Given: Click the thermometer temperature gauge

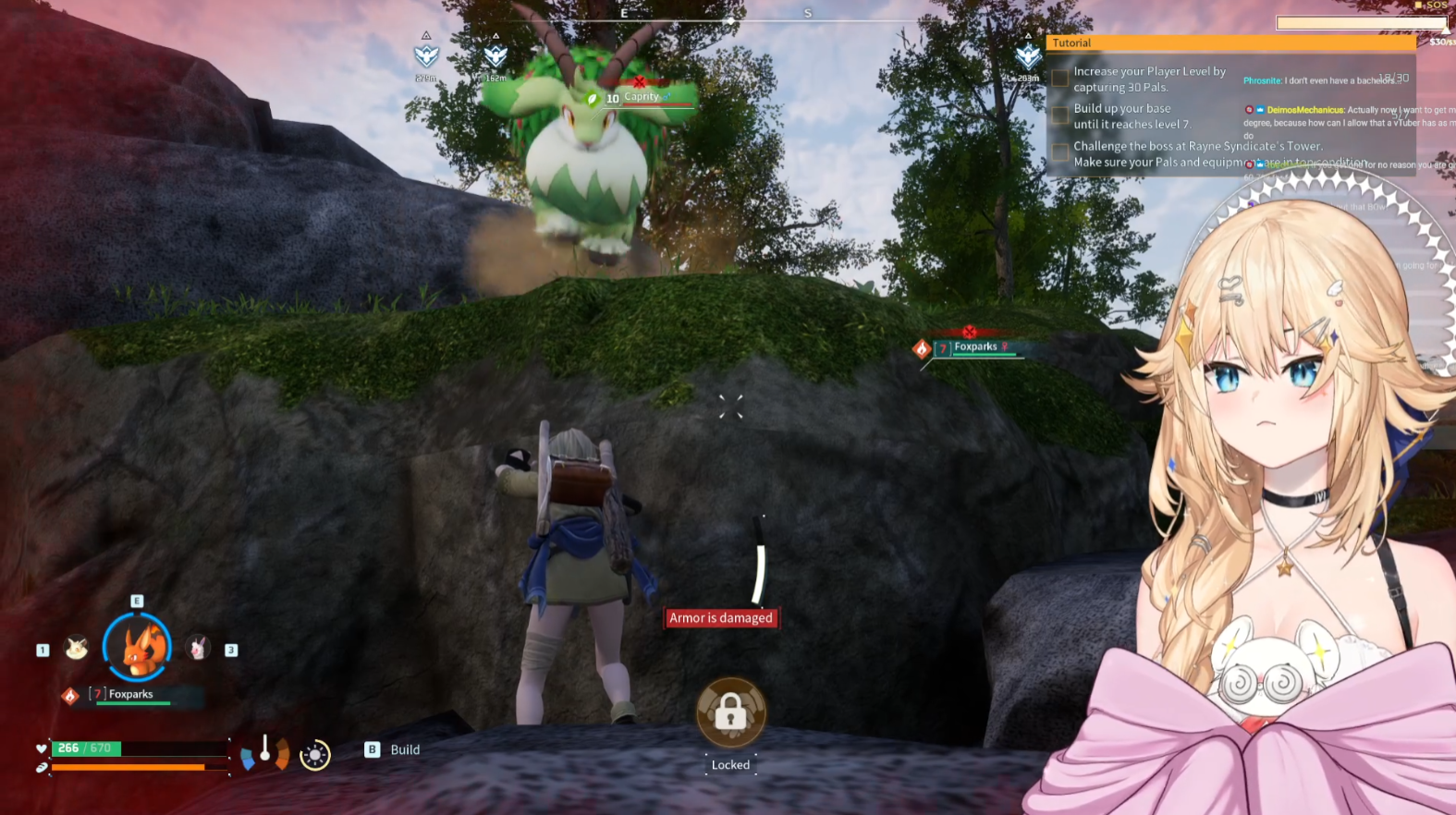Looking at the screenshot, I should [x=265, y=751].
